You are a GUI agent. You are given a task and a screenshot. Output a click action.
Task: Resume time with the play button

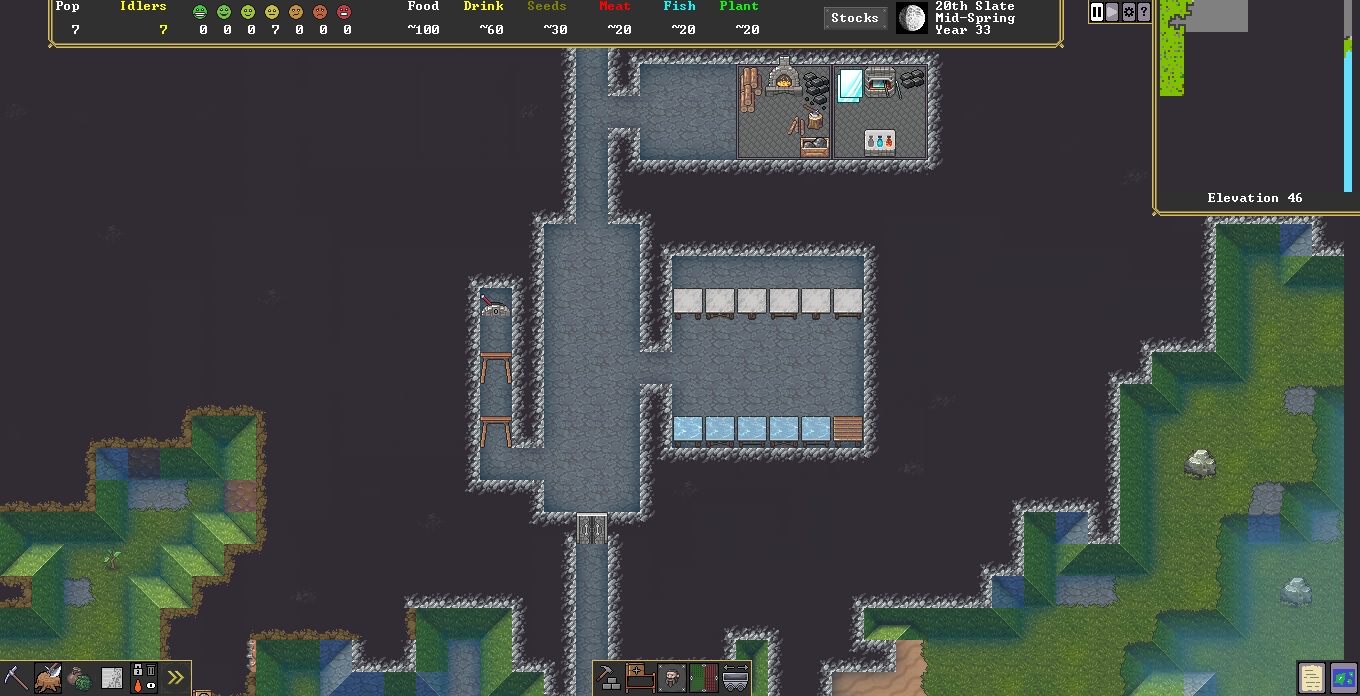pos(1112,12)
